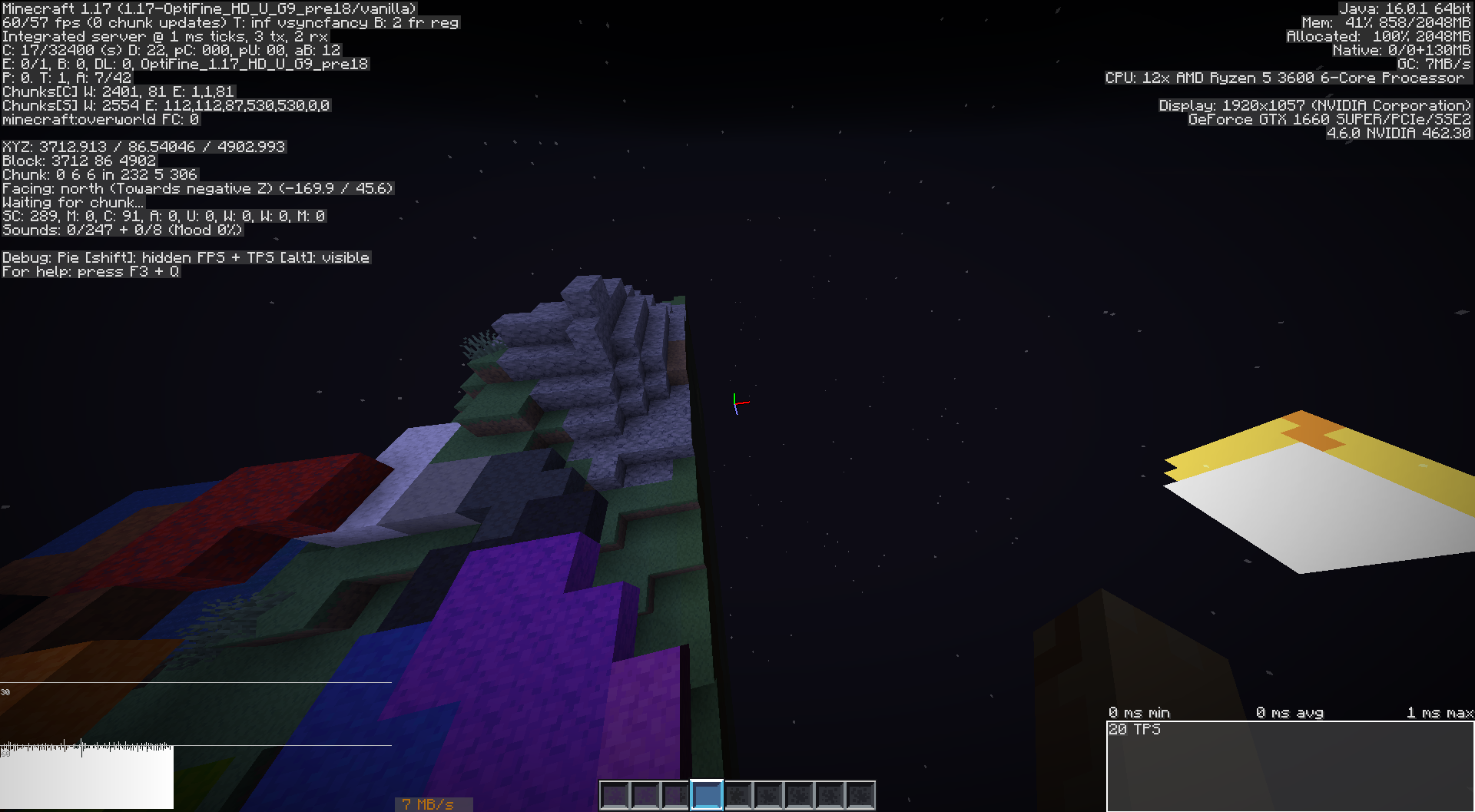Viewport: 1475px width, 812px height.
Task: Click the first hotbar slot
Action: 615,796
